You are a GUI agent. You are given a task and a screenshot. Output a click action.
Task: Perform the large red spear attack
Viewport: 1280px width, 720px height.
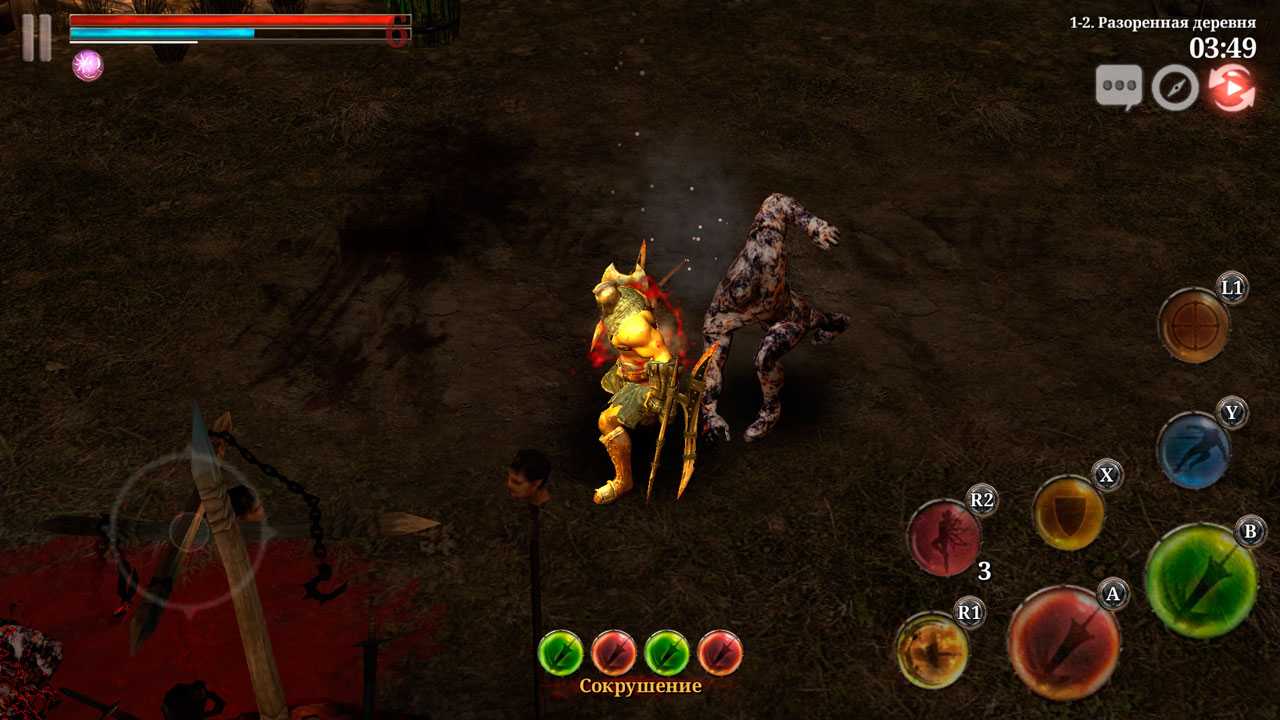pyautogui.click(x=1063, y=642)
